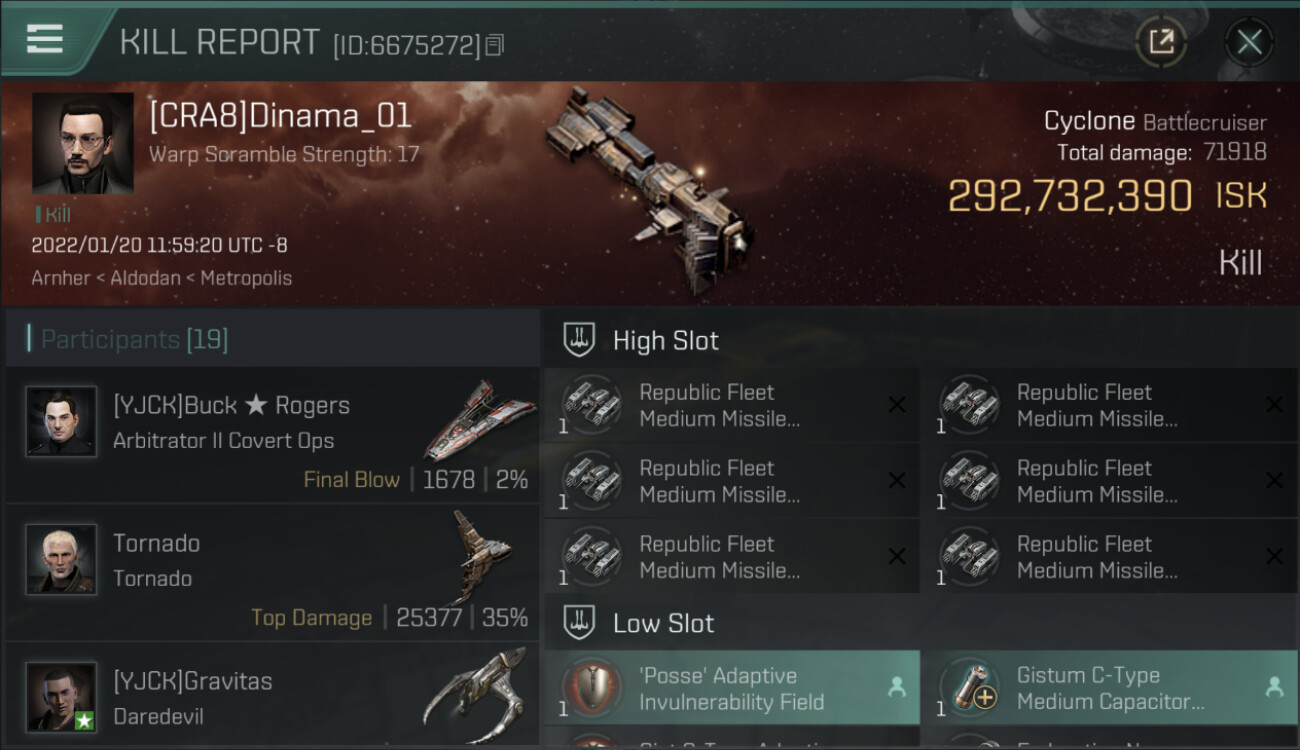The width and height of the screenshot is (1300, 750).
Task: Close the Kill Report window
Action: coord(1249,42)
